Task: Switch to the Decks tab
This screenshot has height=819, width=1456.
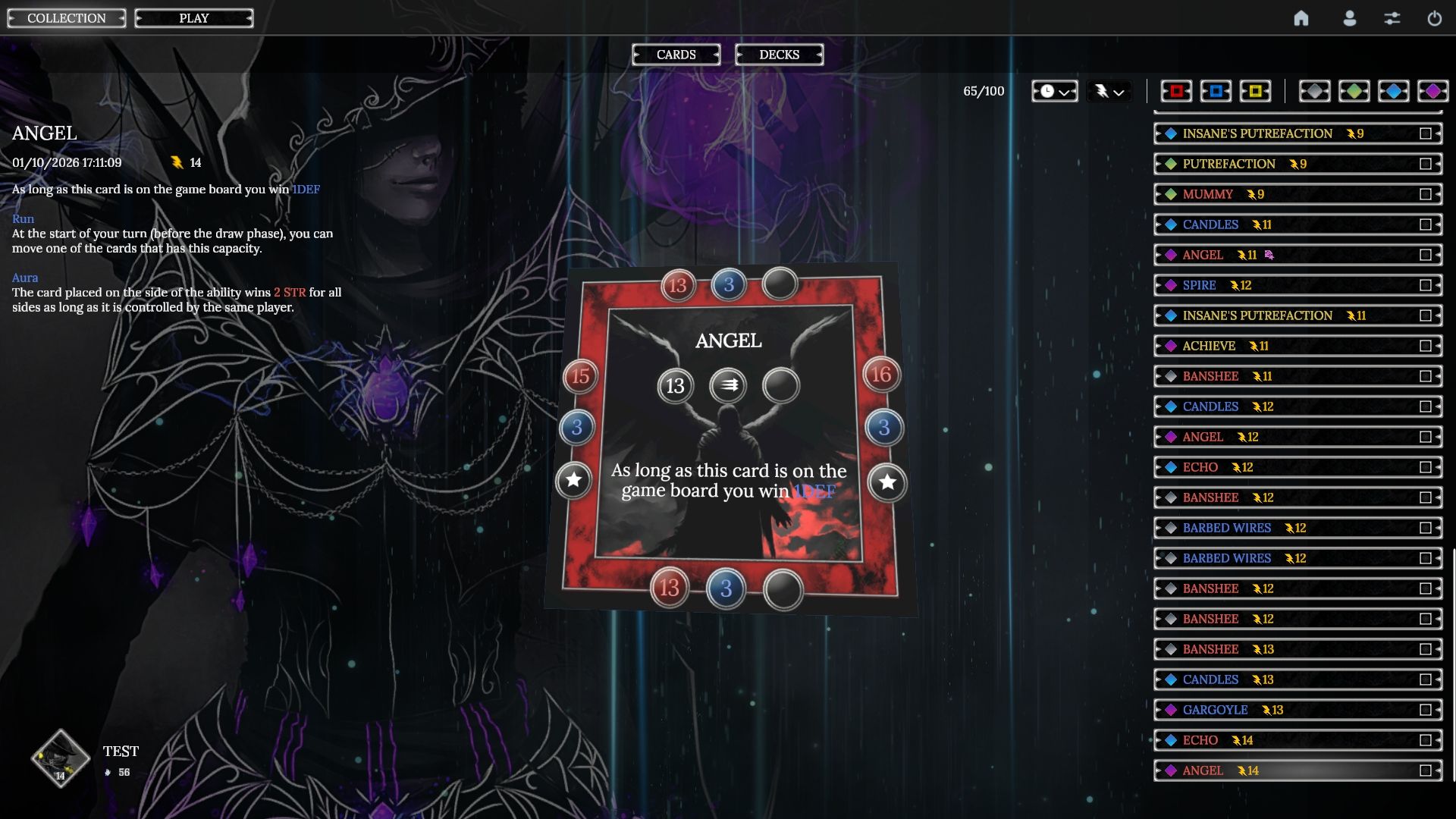Action: (x=779, y=55)
